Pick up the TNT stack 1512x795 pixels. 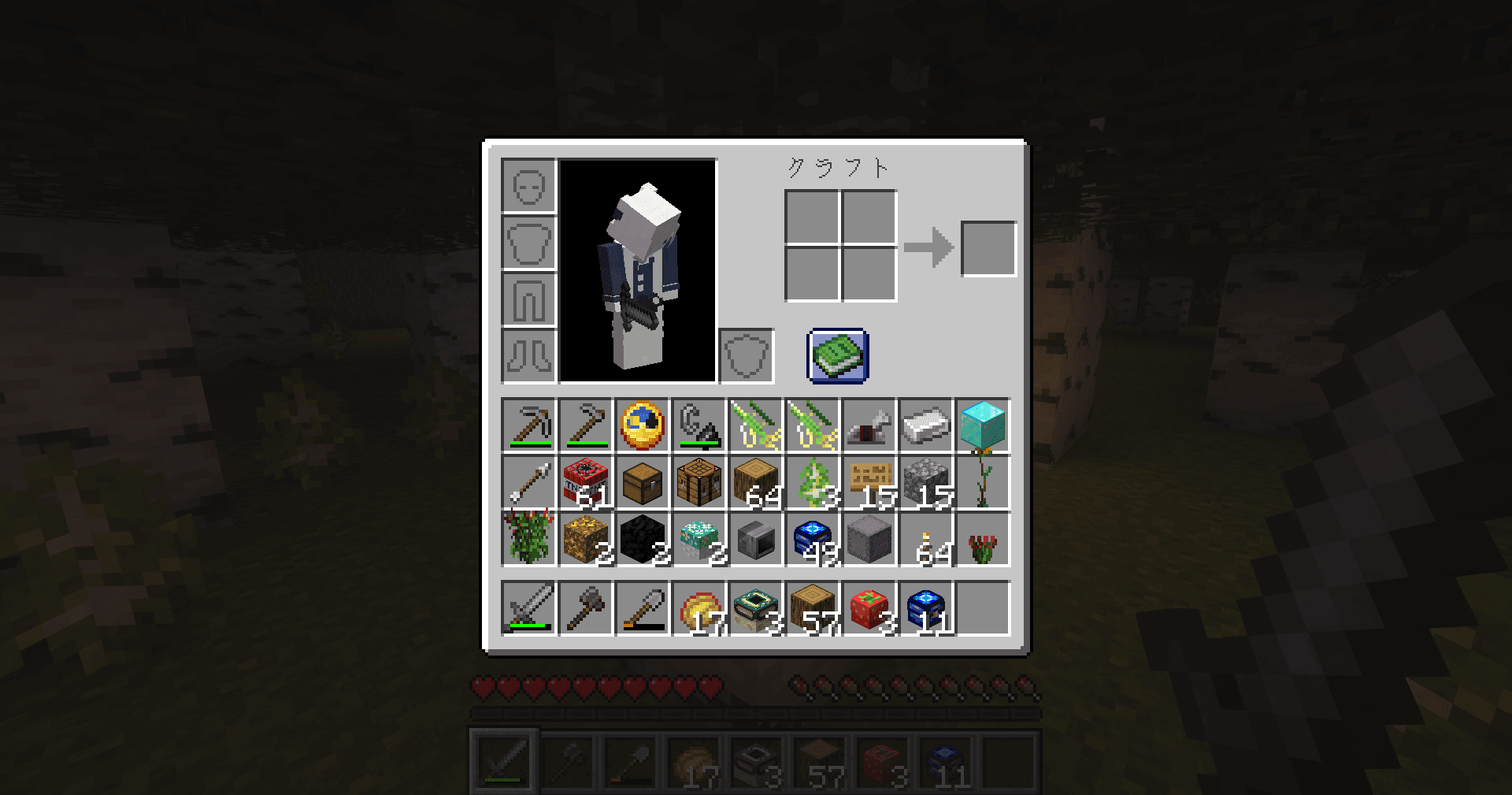586,482
